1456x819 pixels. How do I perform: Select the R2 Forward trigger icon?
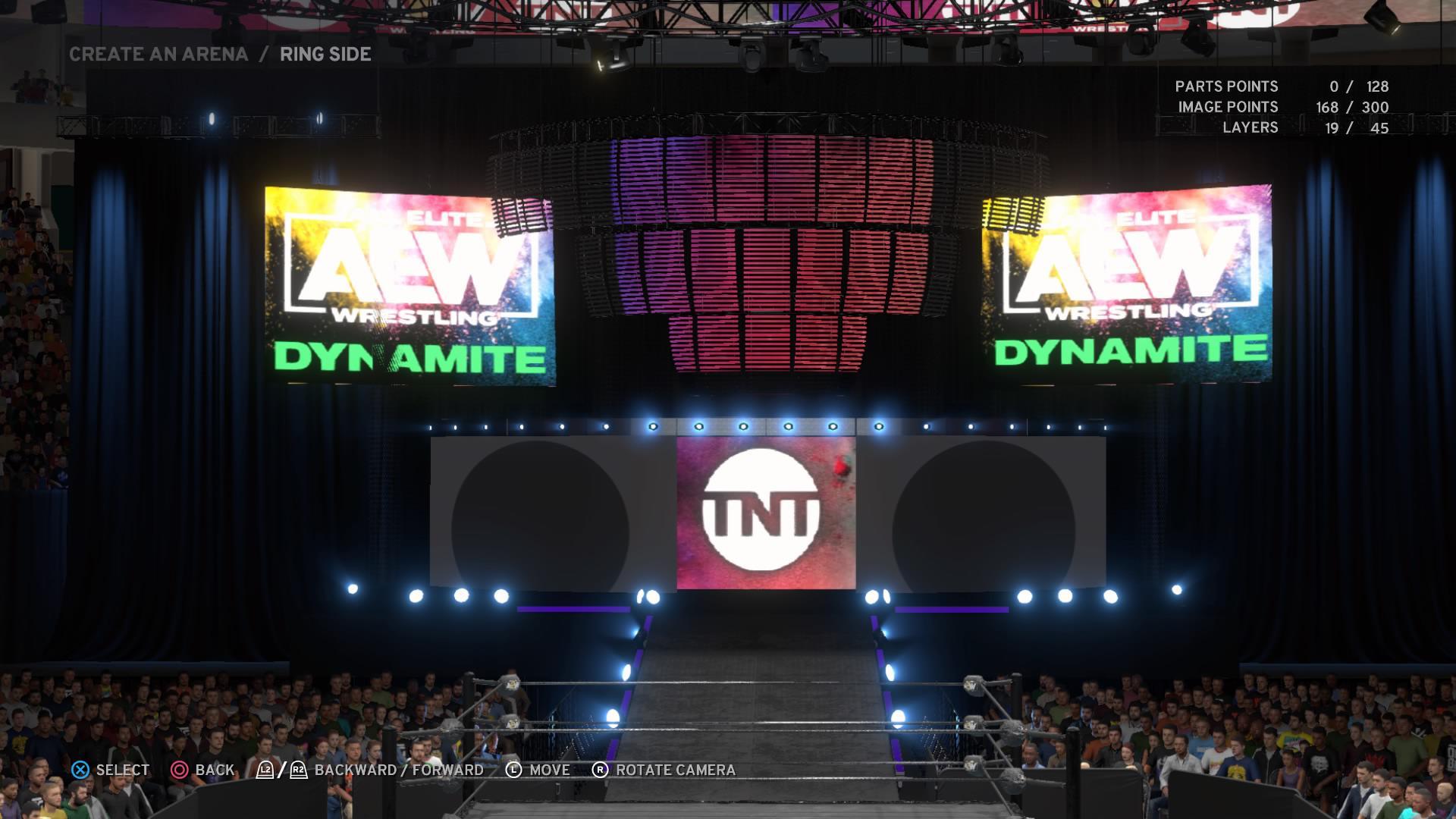(297, 769)
